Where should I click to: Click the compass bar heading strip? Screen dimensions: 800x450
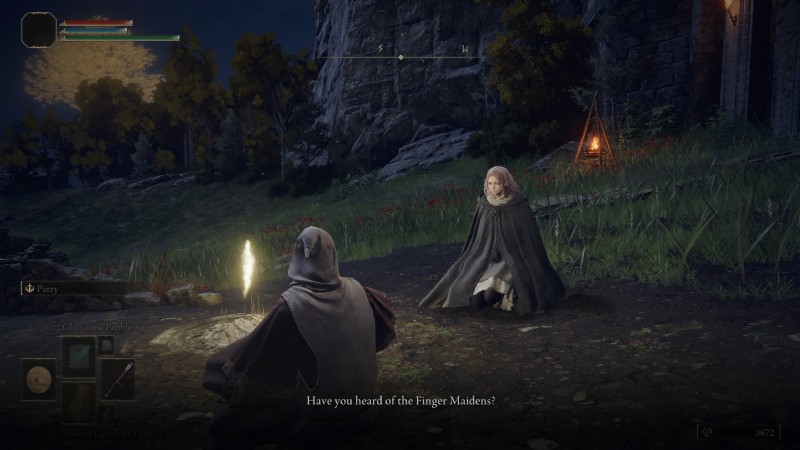point(400,57)
